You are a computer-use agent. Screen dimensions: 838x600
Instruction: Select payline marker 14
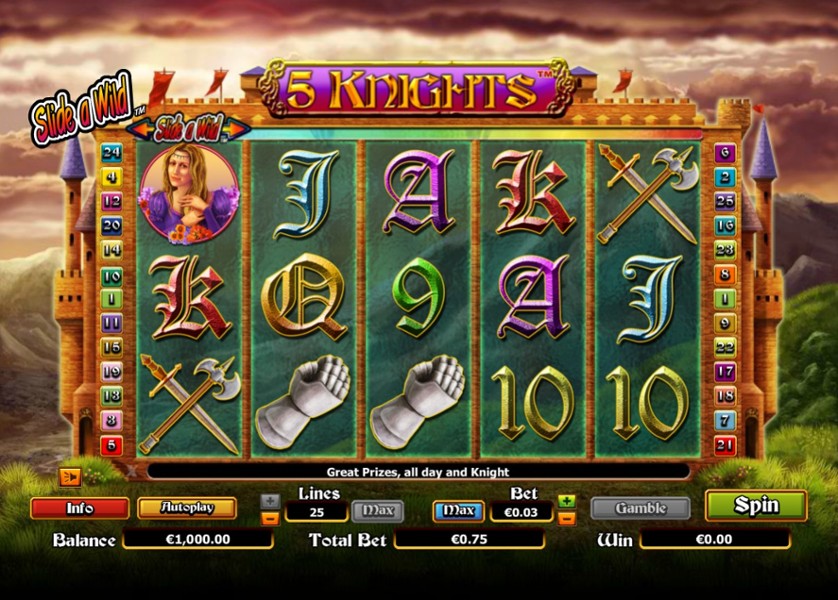pos(112,250)
